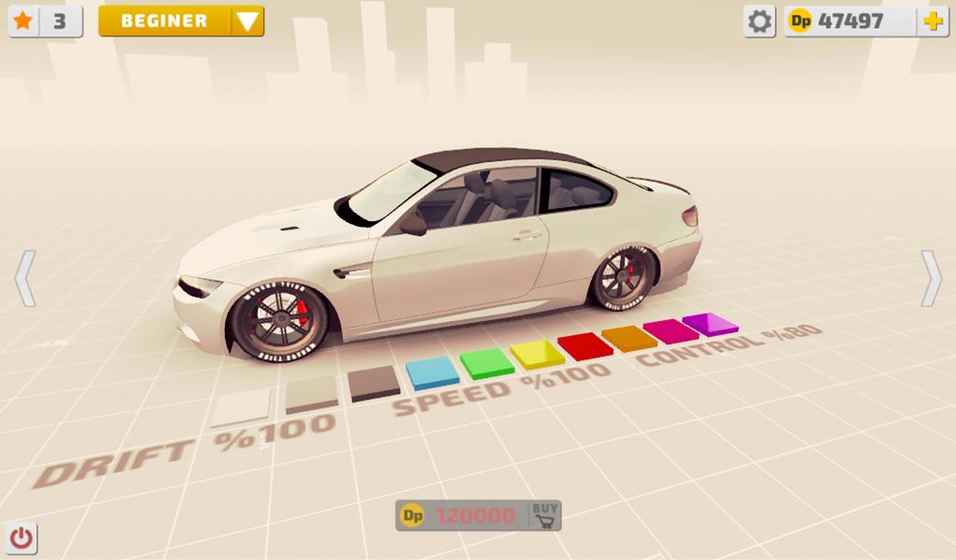The image size is (956, 560).
Task: Open the BEGINER difficulty dropdown
Action: 181,21
